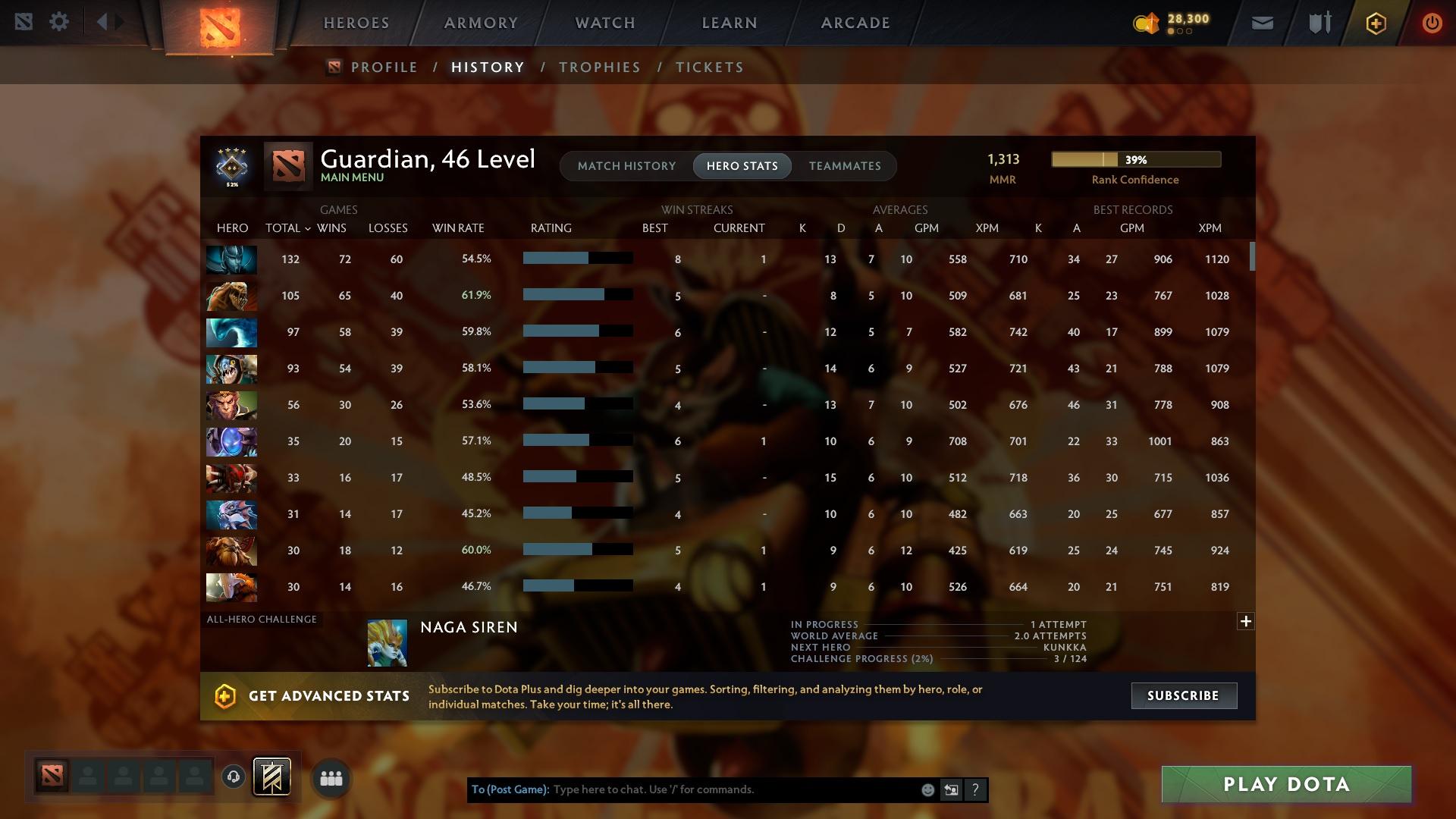Viewport: 1456px width, 819px height.
Task: Open the Armory via shield and sword icon
Action: point(1319,22)
